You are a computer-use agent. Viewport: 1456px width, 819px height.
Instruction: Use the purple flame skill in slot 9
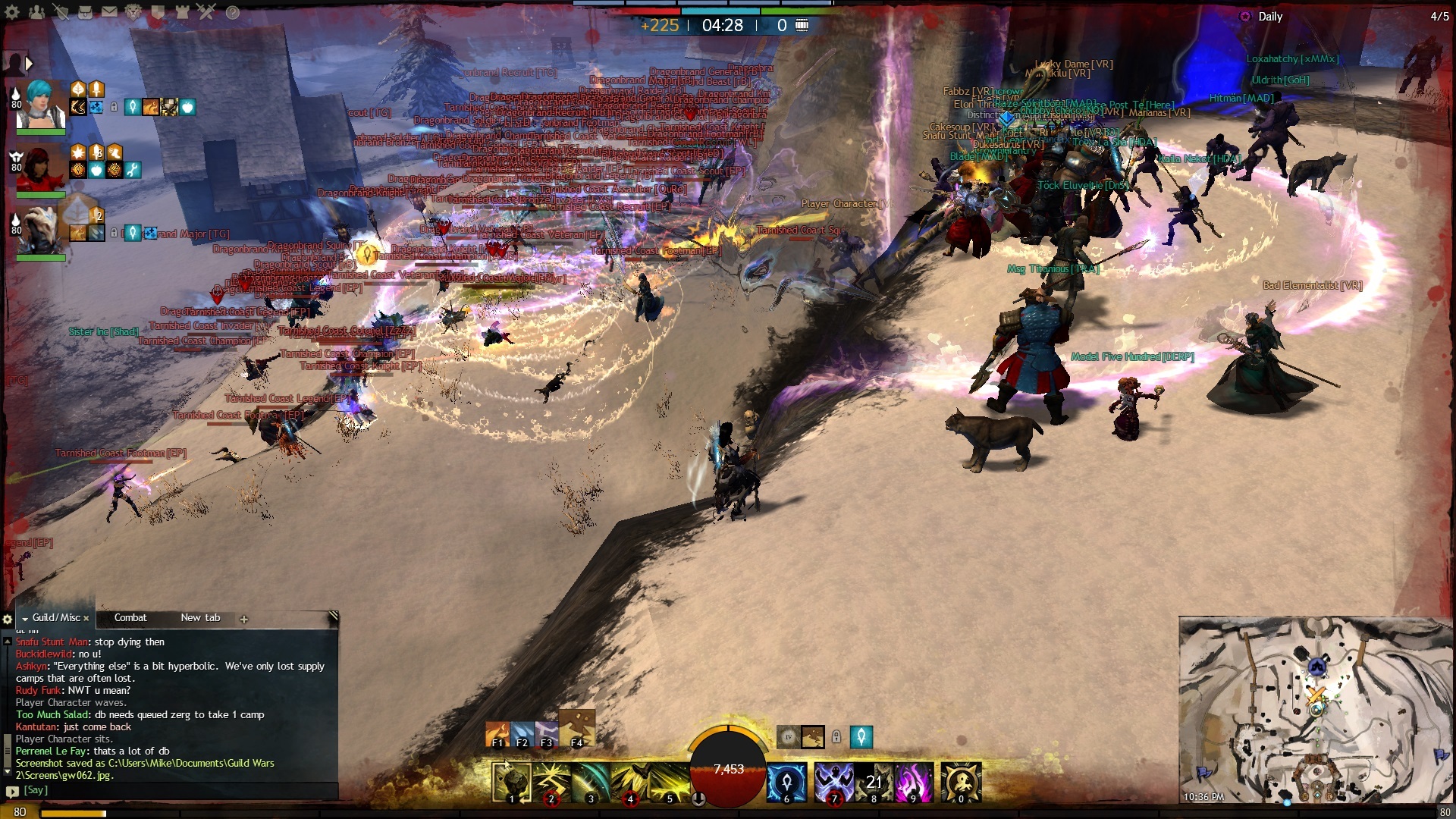(912, 782)
